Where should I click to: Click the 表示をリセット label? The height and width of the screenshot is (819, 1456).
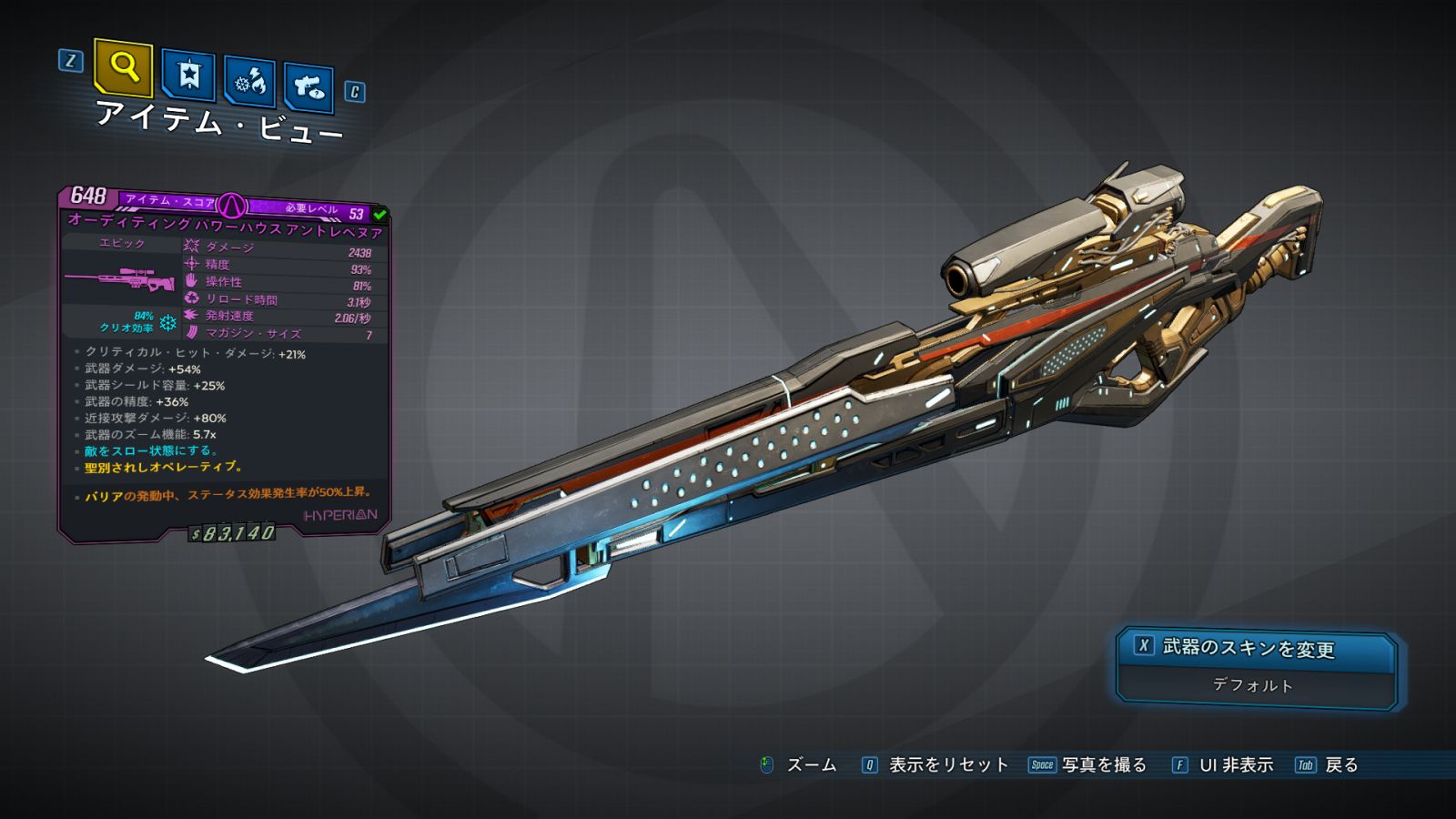coord(948,765)
